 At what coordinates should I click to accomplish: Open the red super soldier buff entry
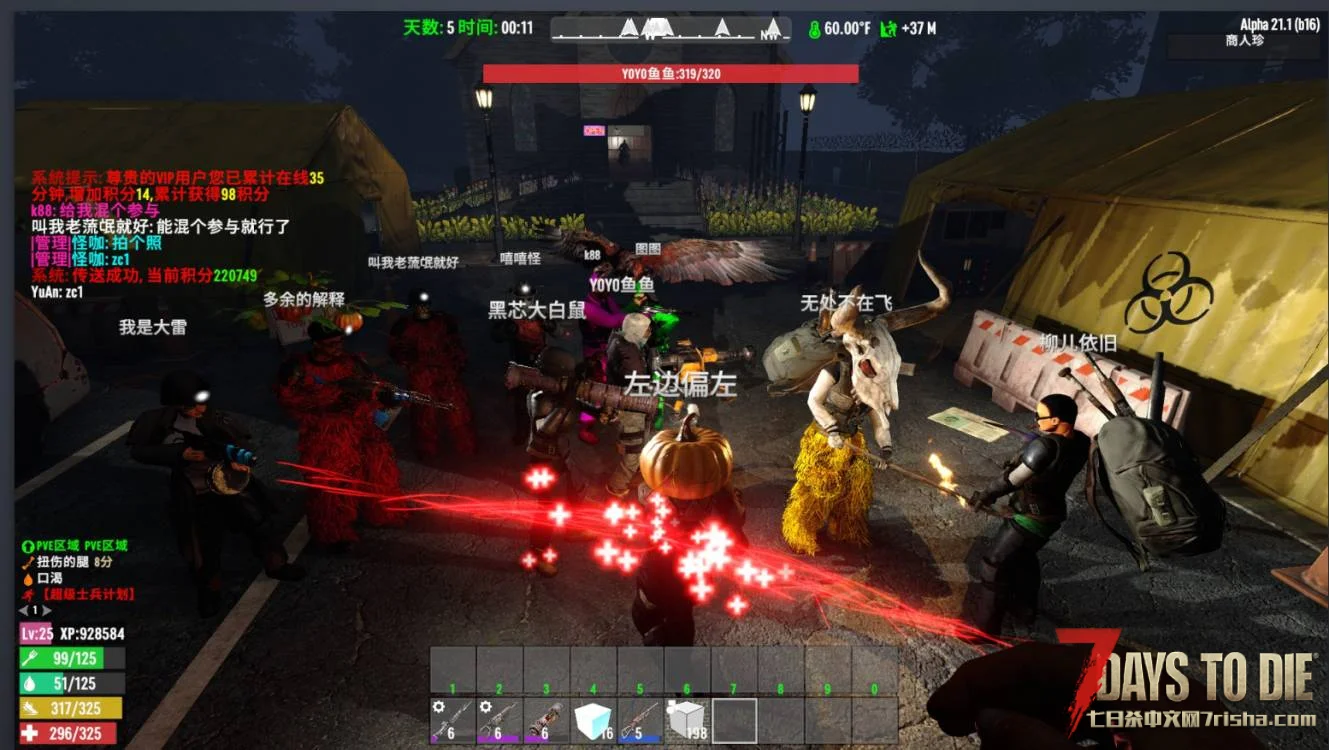80,594
